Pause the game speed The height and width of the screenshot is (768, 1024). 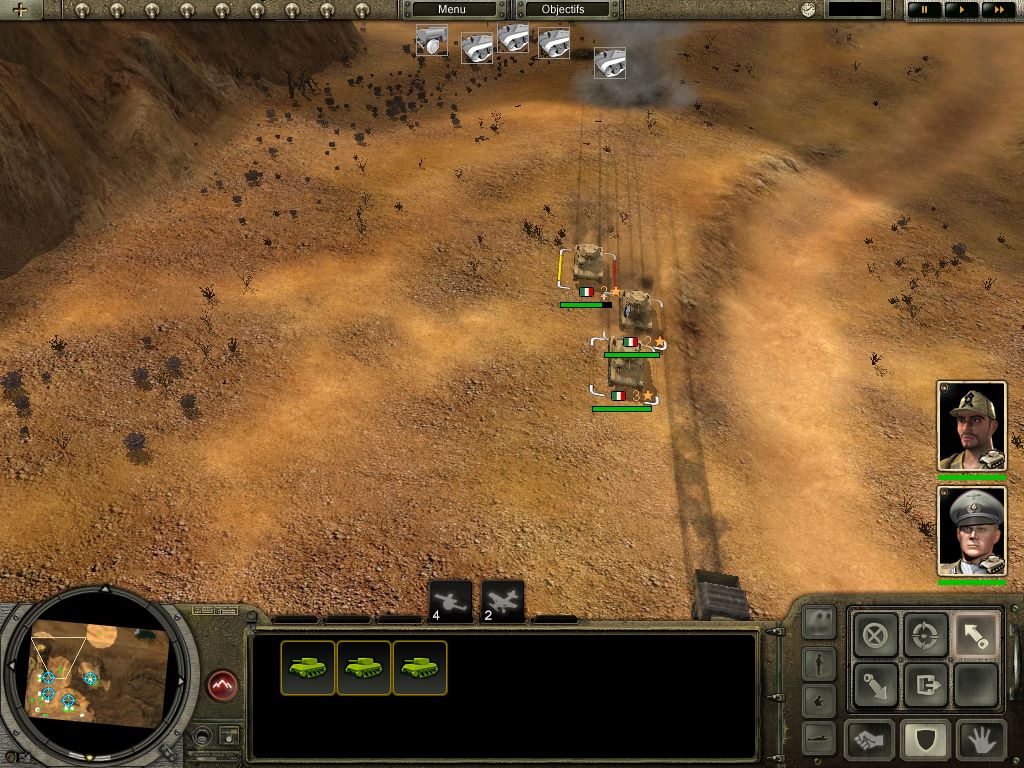tap(924, 10)
